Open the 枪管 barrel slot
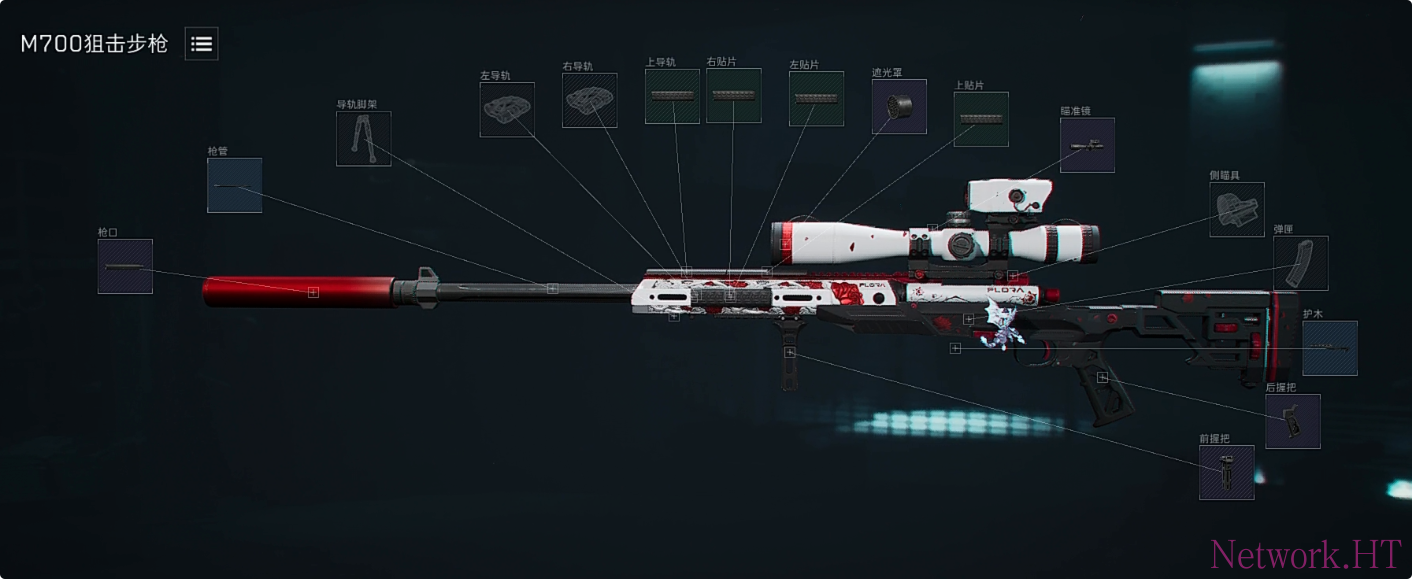Image resolution: width=1412 pixels, height=579 pixels. coord(235,185)
